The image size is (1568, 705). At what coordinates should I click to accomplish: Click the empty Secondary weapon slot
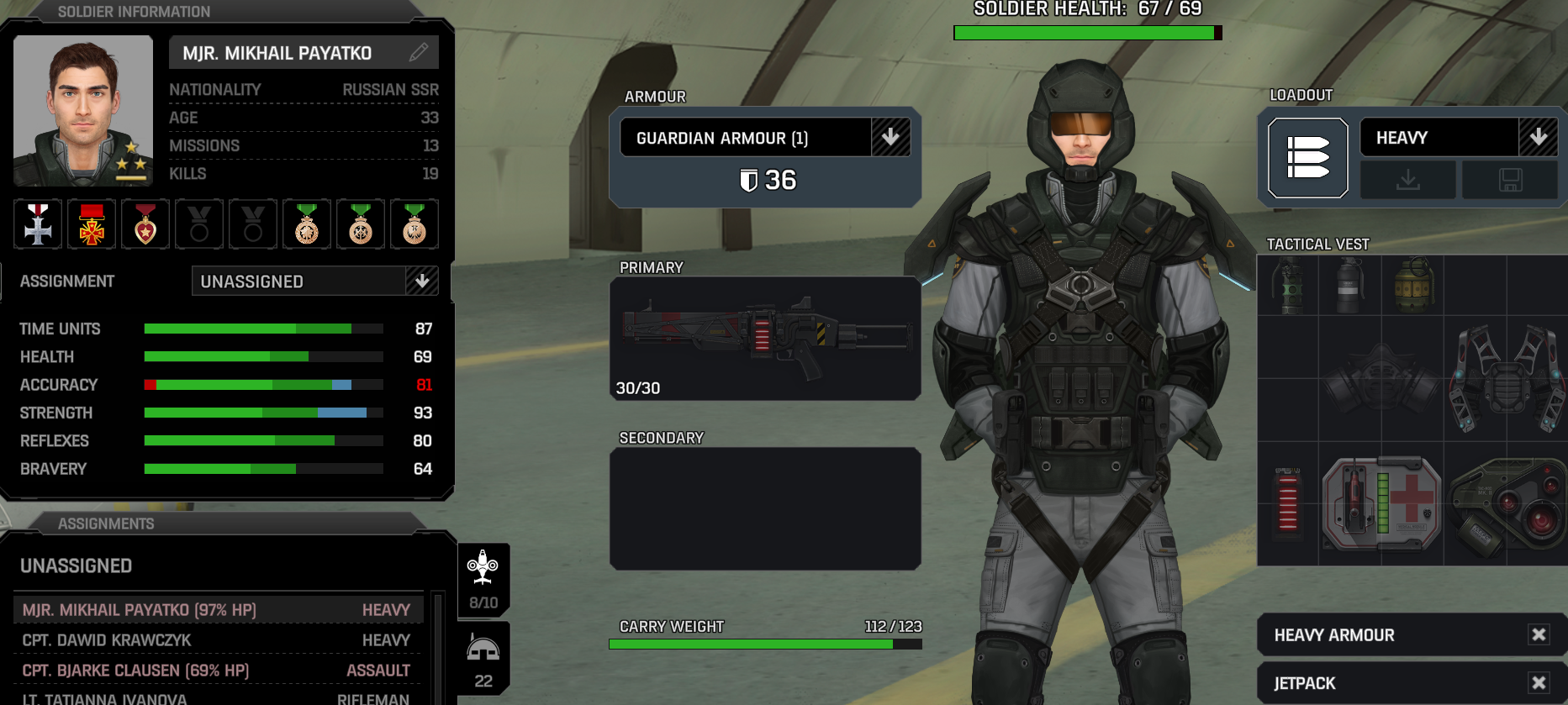click(x=764, y=508)
